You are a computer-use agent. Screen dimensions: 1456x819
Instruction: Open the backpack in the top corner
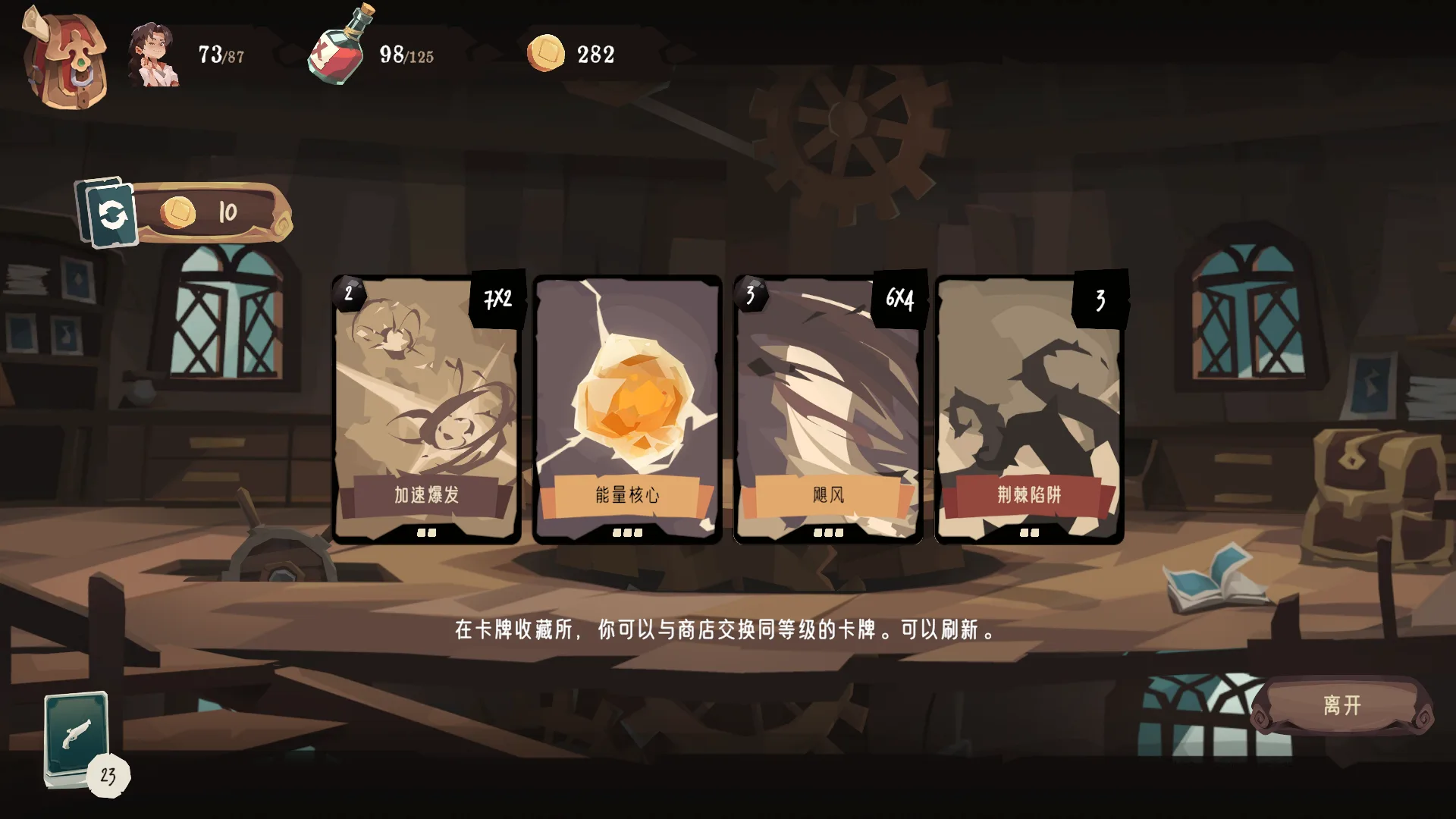pos(64,59)
